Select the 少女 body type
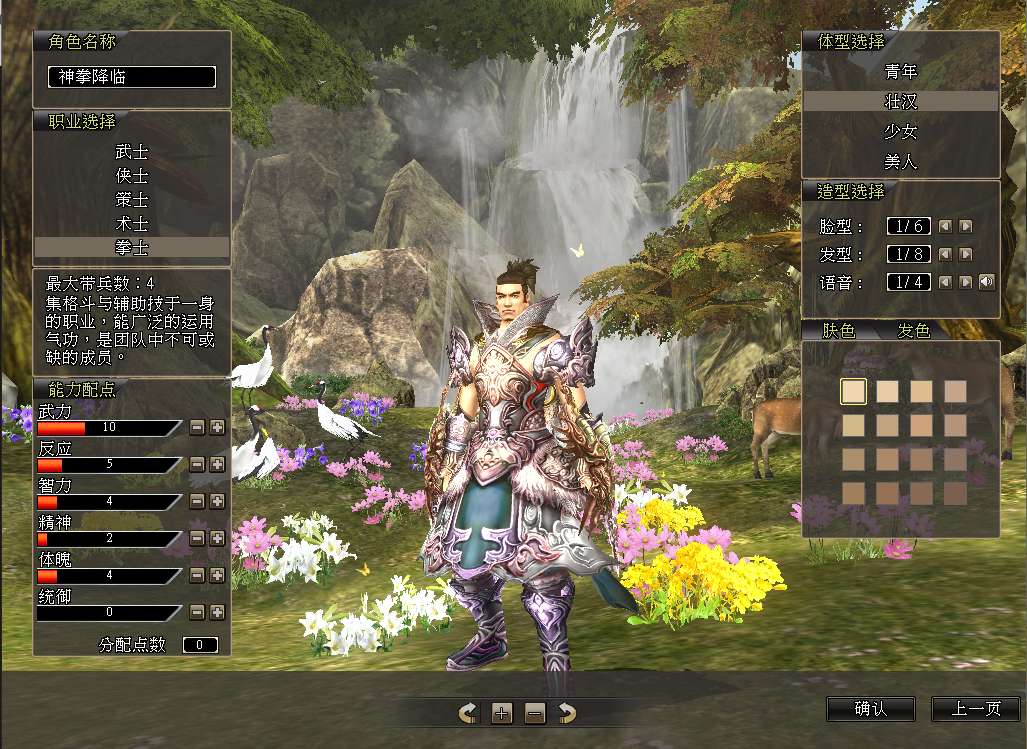Viewport: 1027px width, 749px height. pos(900,132)
